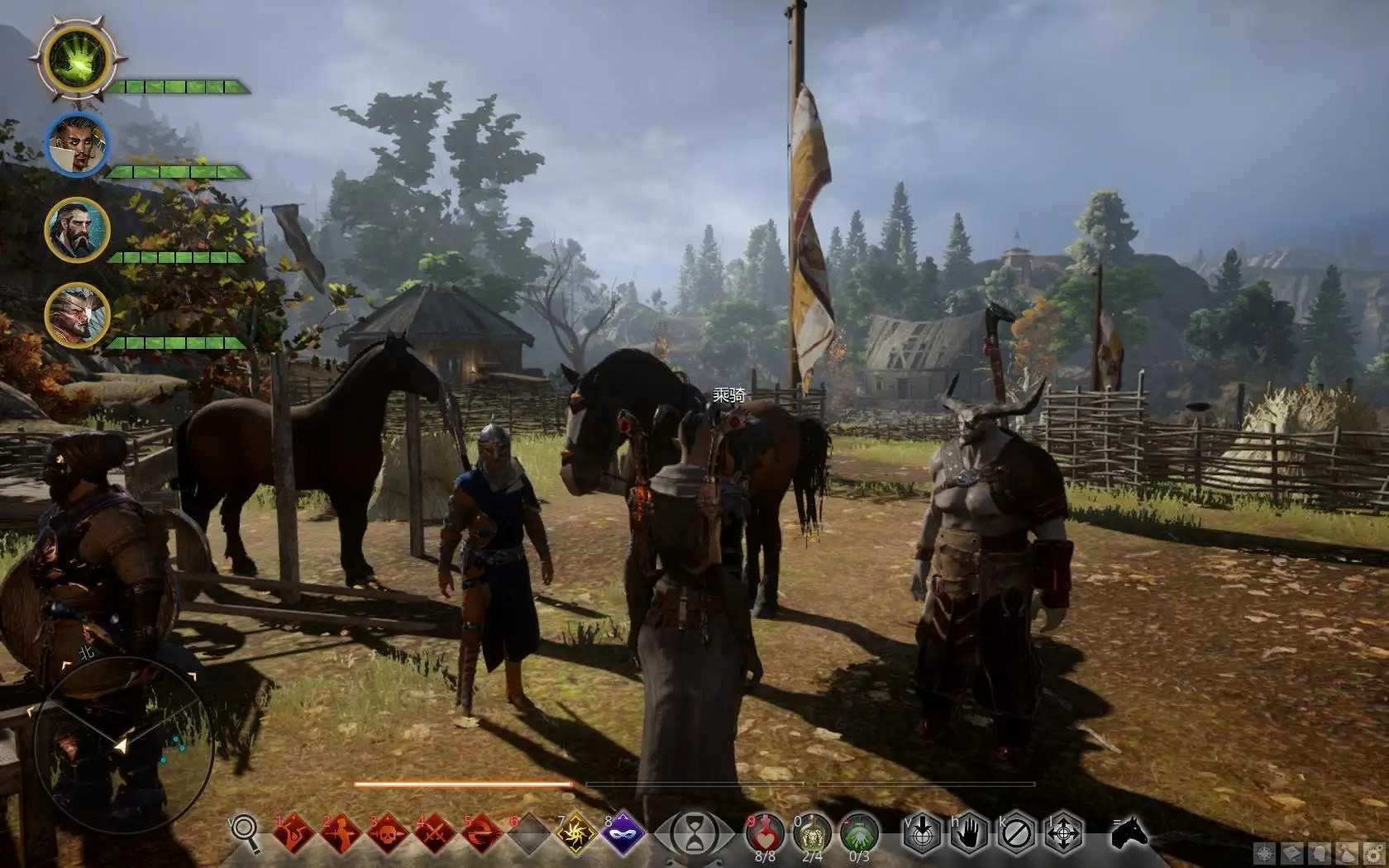1389x868 pixels.
Task: Click the circle-slash disengage command
Action: tap(1016, 833)
